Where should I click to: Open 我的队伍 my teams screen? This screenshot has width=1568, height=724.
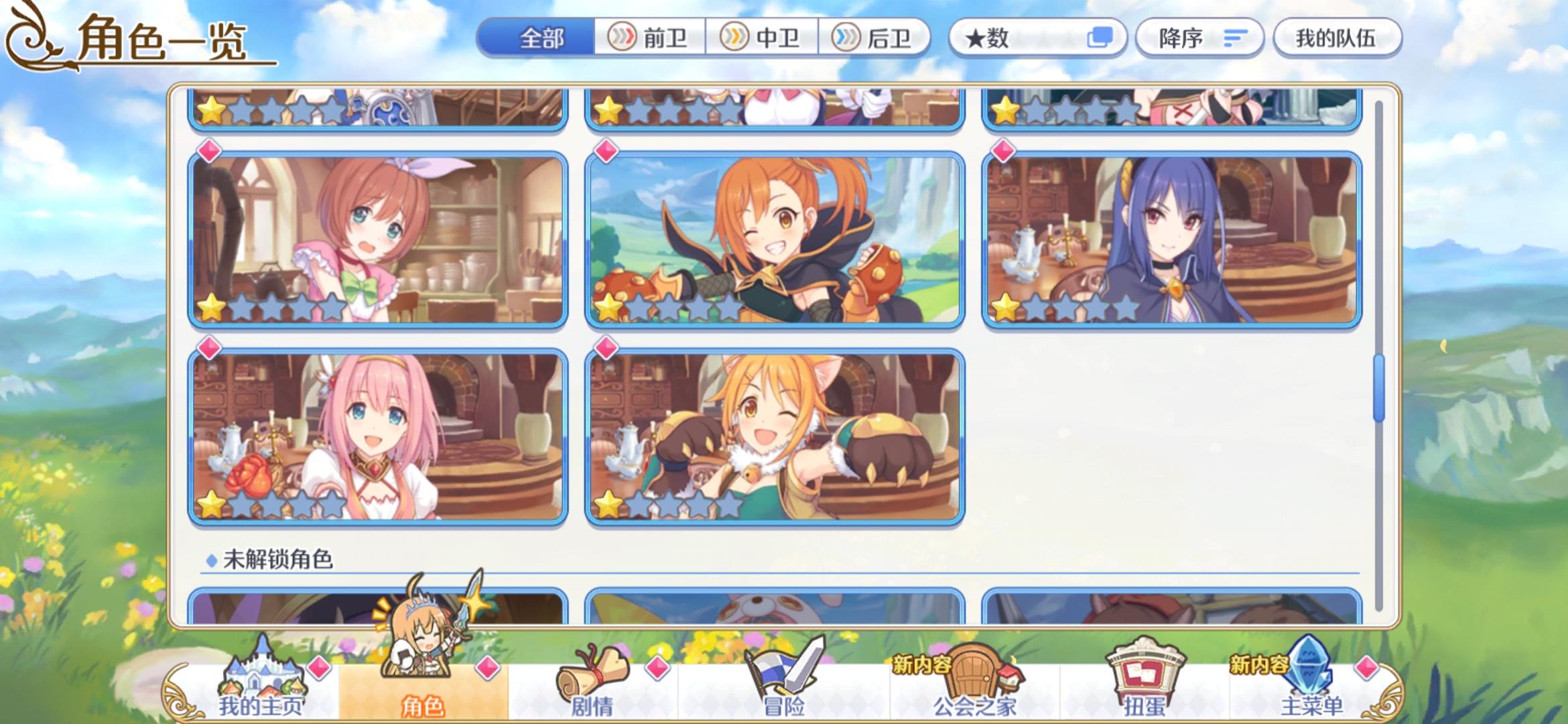(x=1335, y=38)
